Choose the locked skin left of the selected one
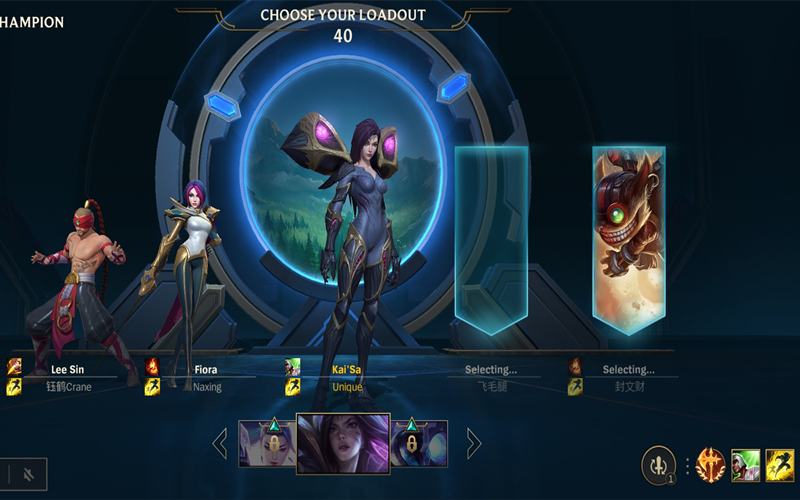The width and height of the screenshot is (800, 500). 267,443
